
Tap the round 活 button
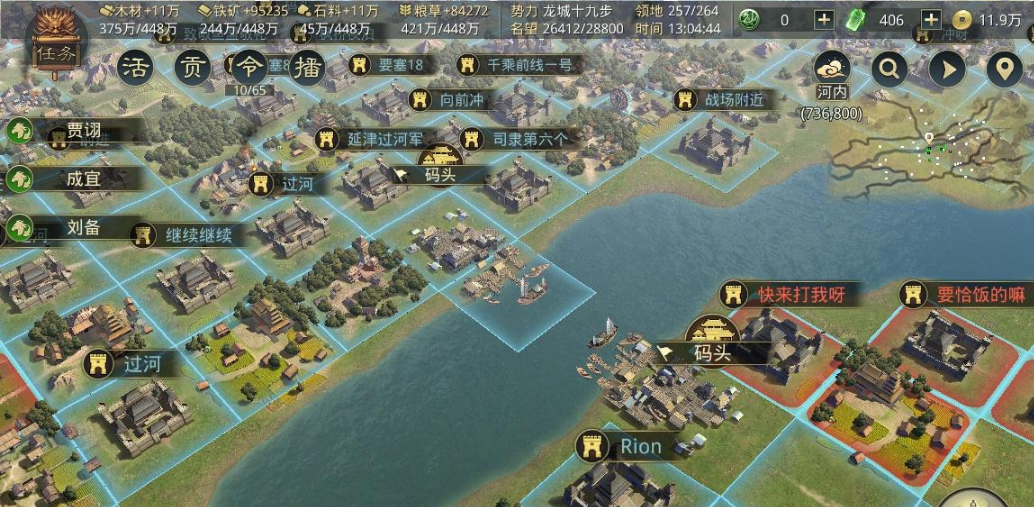pos(136,68)
